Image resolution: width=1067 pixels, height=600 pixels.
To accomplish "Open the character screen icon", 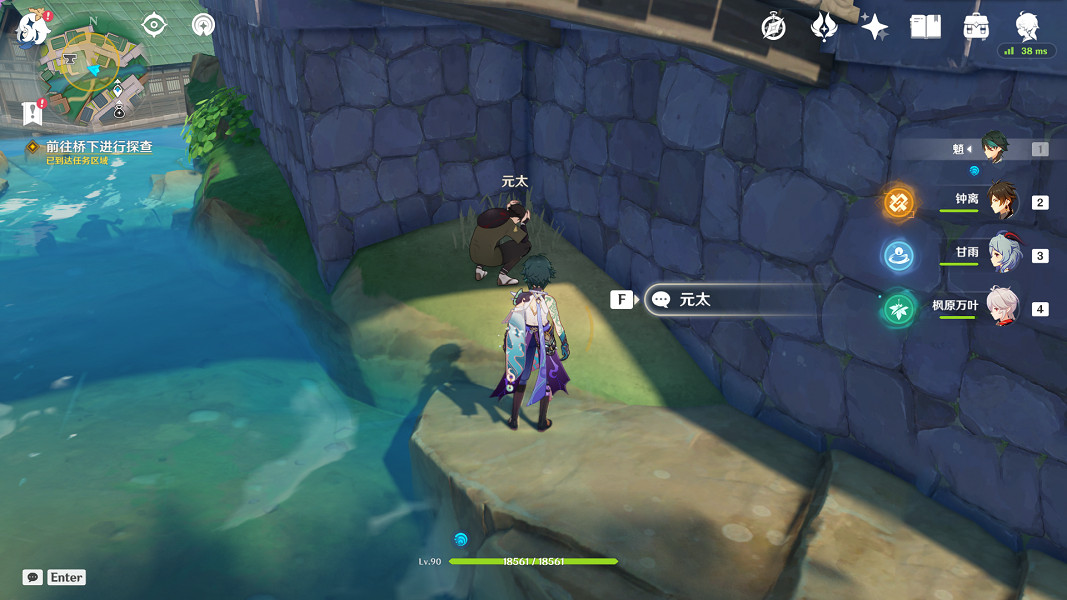I will tap(1027, 25).
